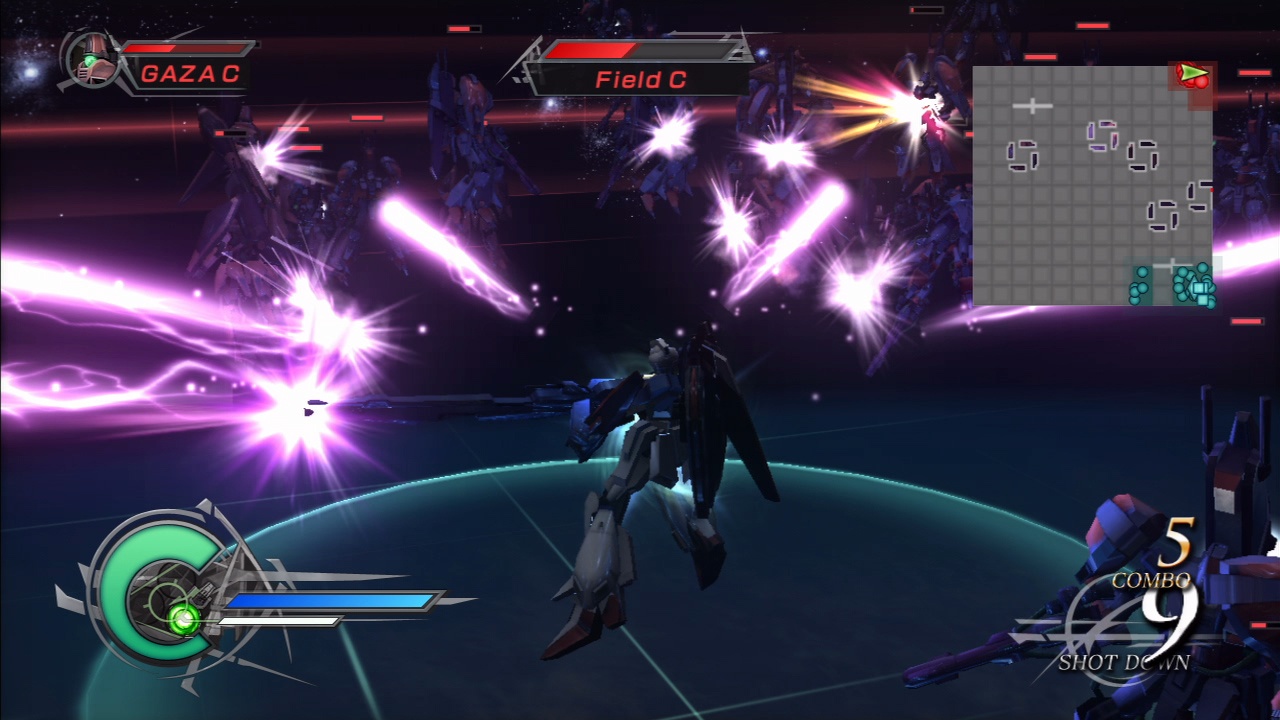
Task: Select the GAZA C enemy portrait icon
Action: coord(90,58)
